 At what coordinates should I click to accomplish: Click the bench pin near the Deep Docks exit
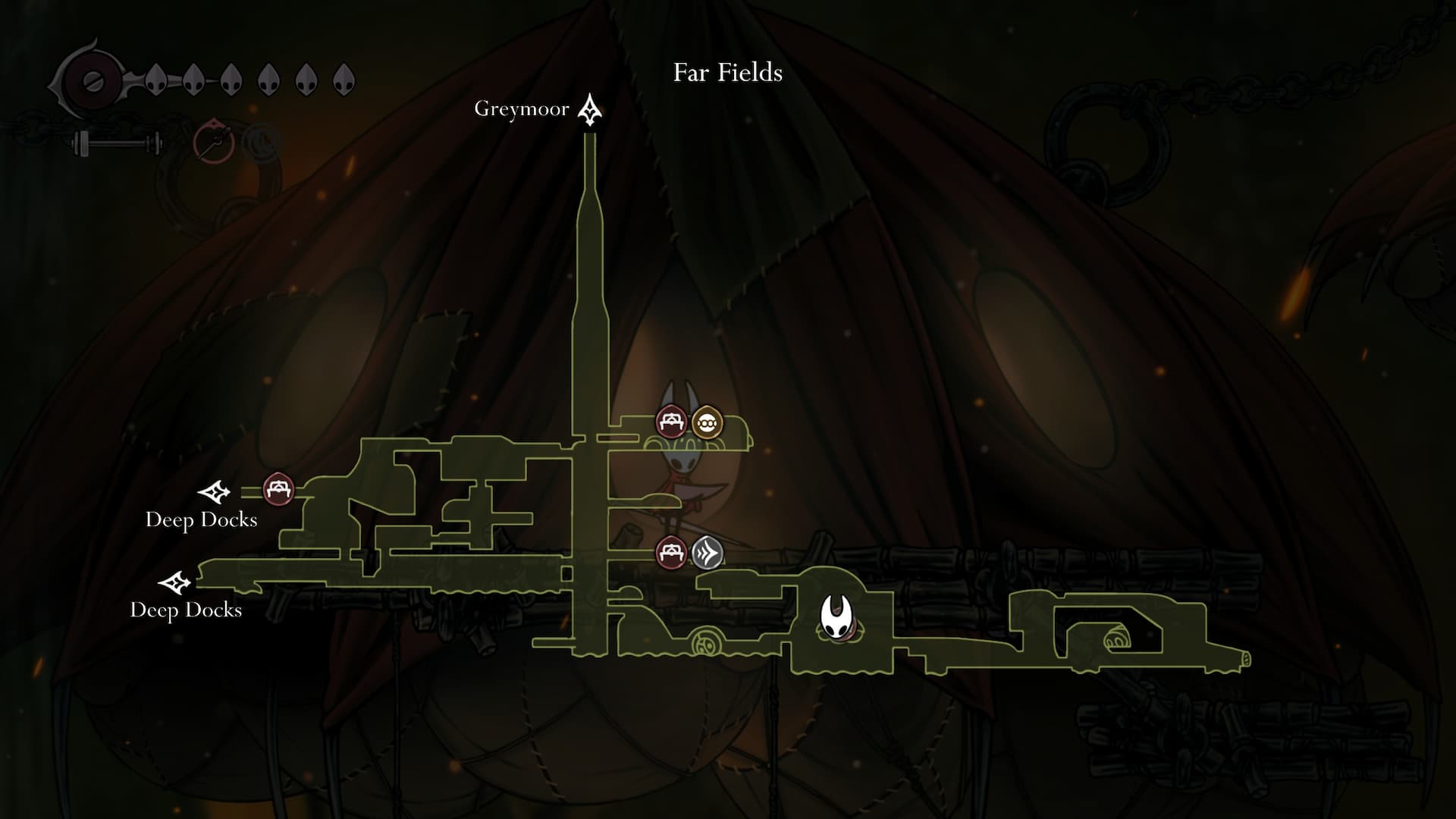(x=278, y=489)
